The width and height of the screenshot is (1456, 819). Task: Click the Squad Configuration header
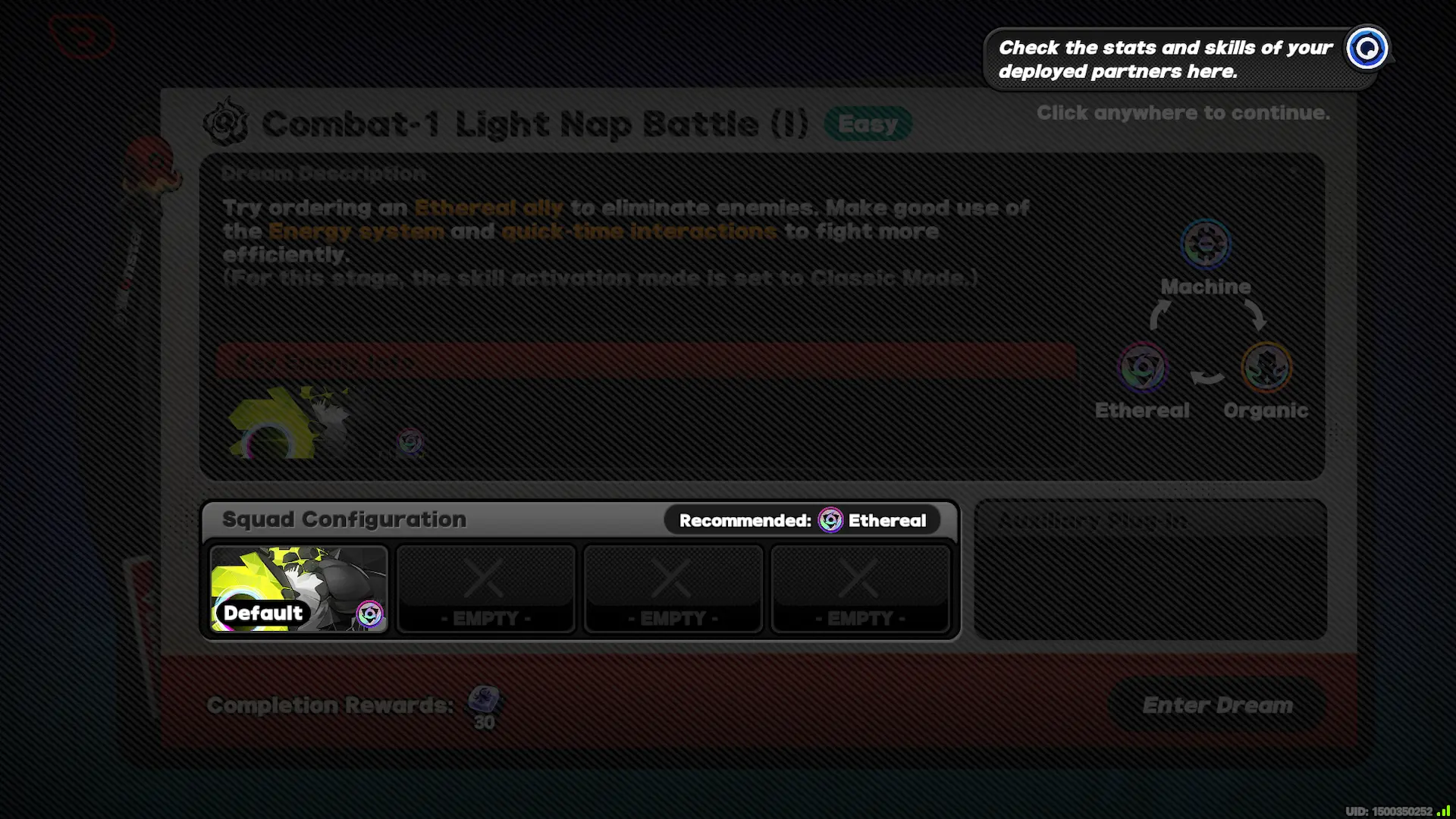coord(343,519)
